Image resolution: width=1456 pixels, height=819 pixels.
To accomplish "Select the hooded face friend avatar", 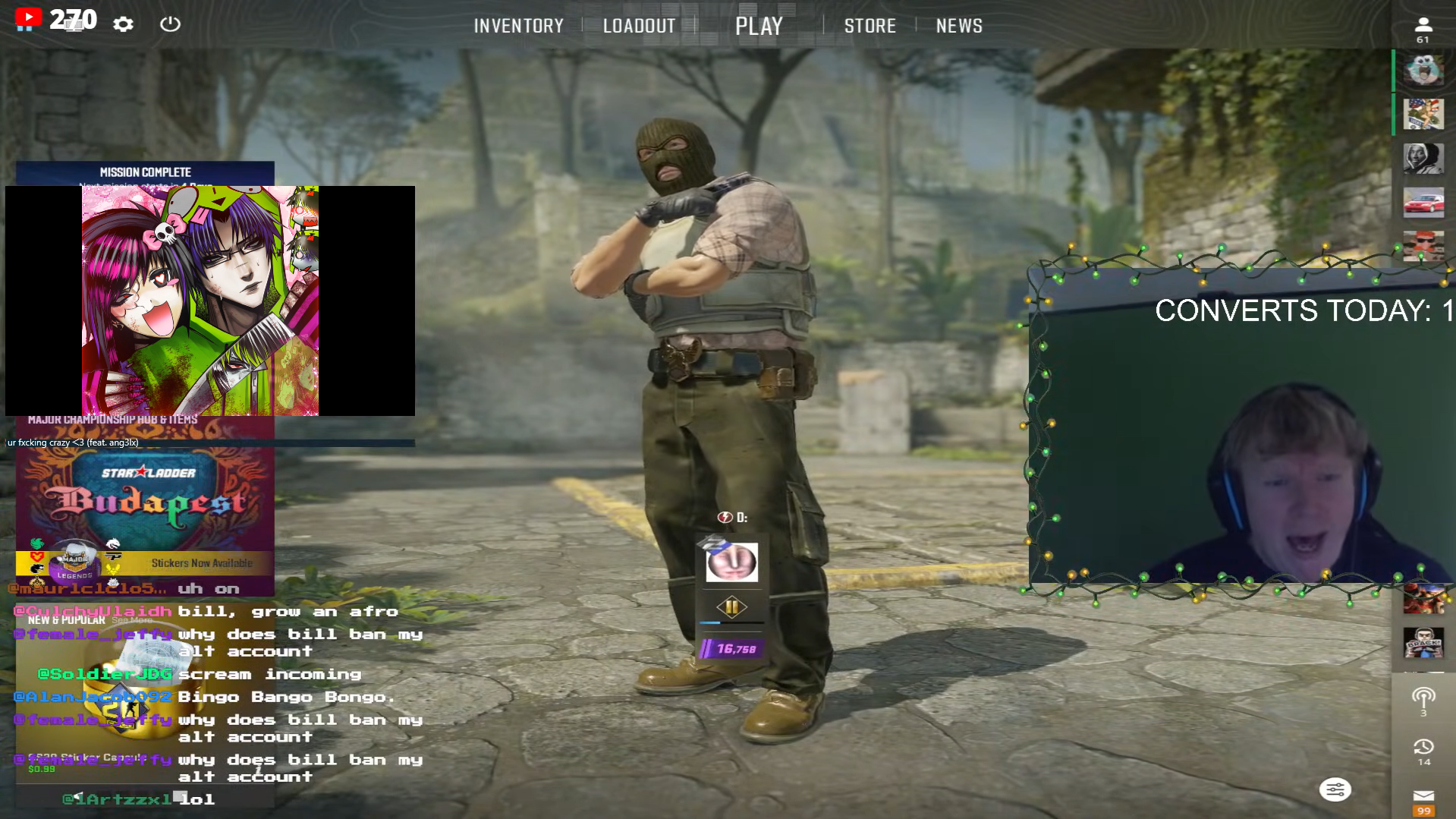I will click(x=1423, y=159).
